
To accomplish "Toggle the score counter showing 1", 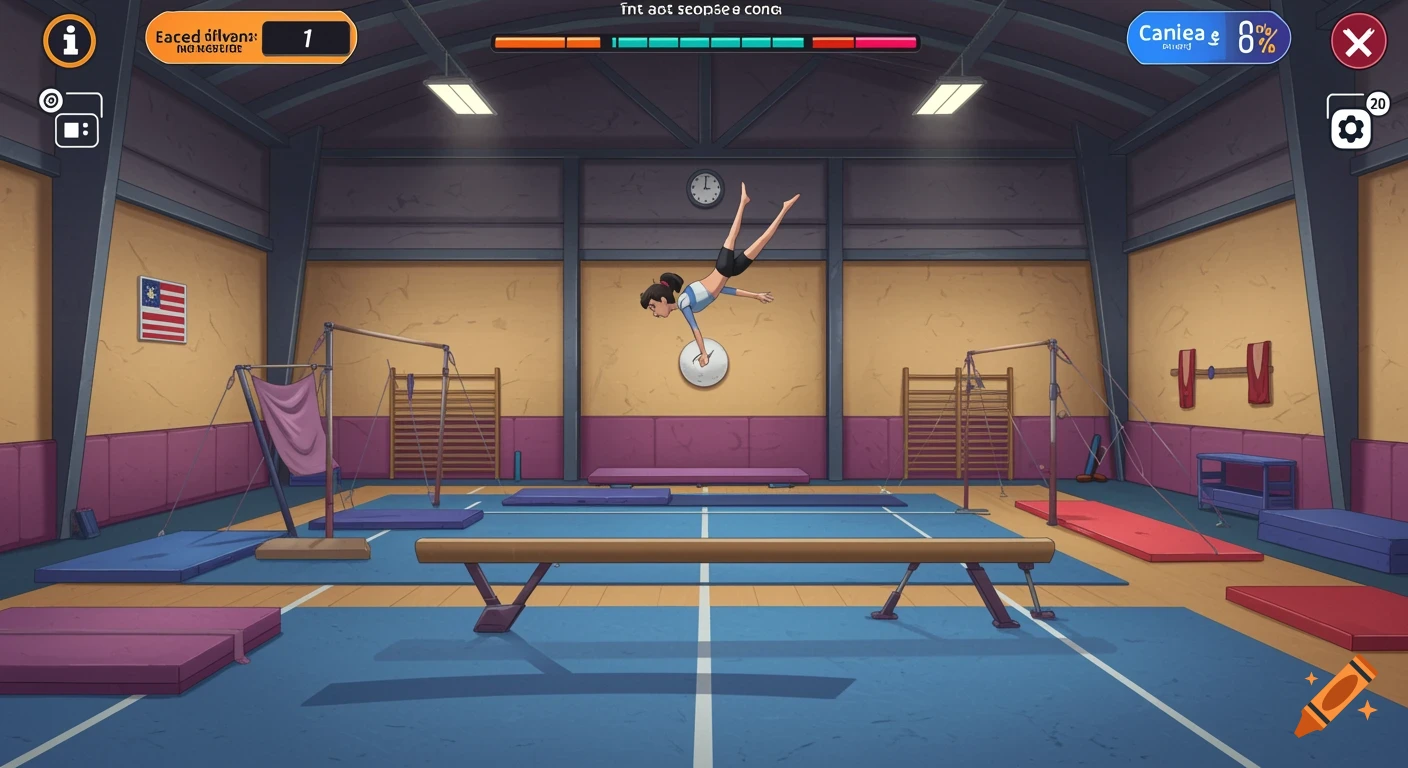I will coord(307,37).
